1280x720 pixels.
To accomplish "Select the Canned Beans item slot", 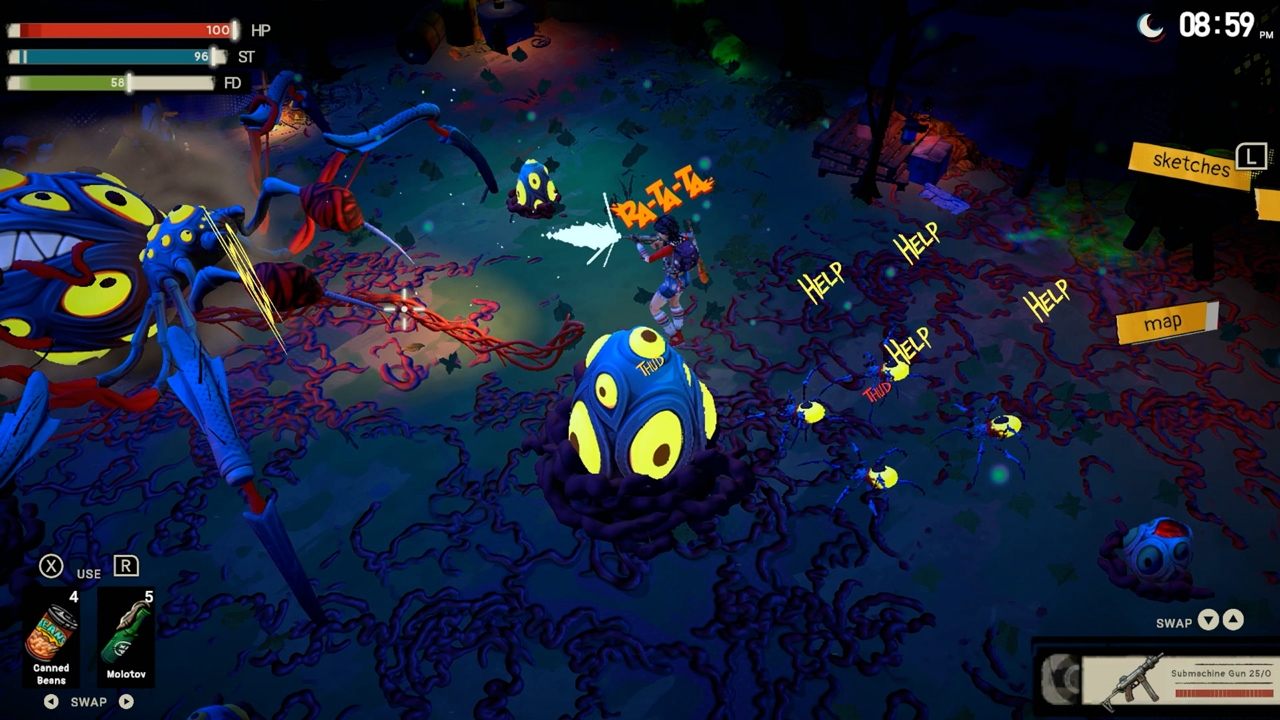I will [52, 637].
